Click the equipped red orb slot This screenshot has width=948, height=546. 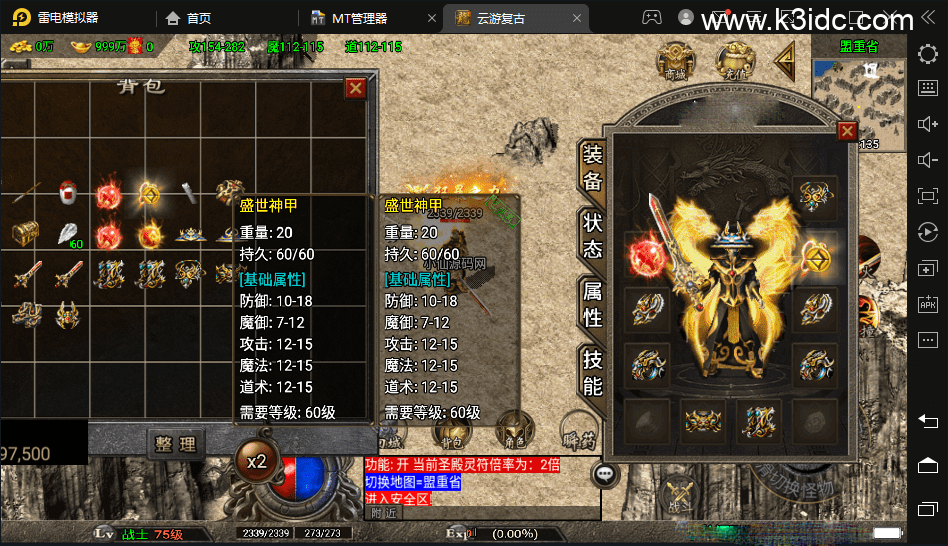coord(643,251)
